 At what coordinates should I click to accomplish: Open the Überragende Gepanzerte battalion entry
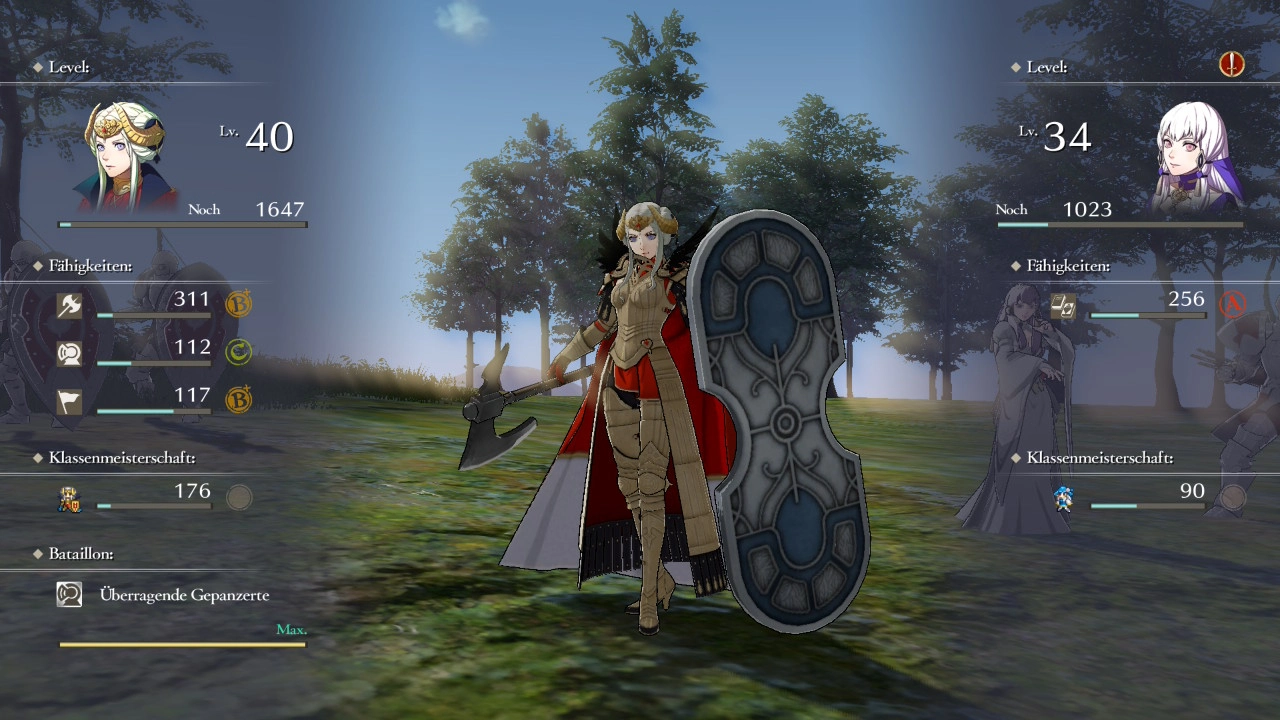(184, 595)
